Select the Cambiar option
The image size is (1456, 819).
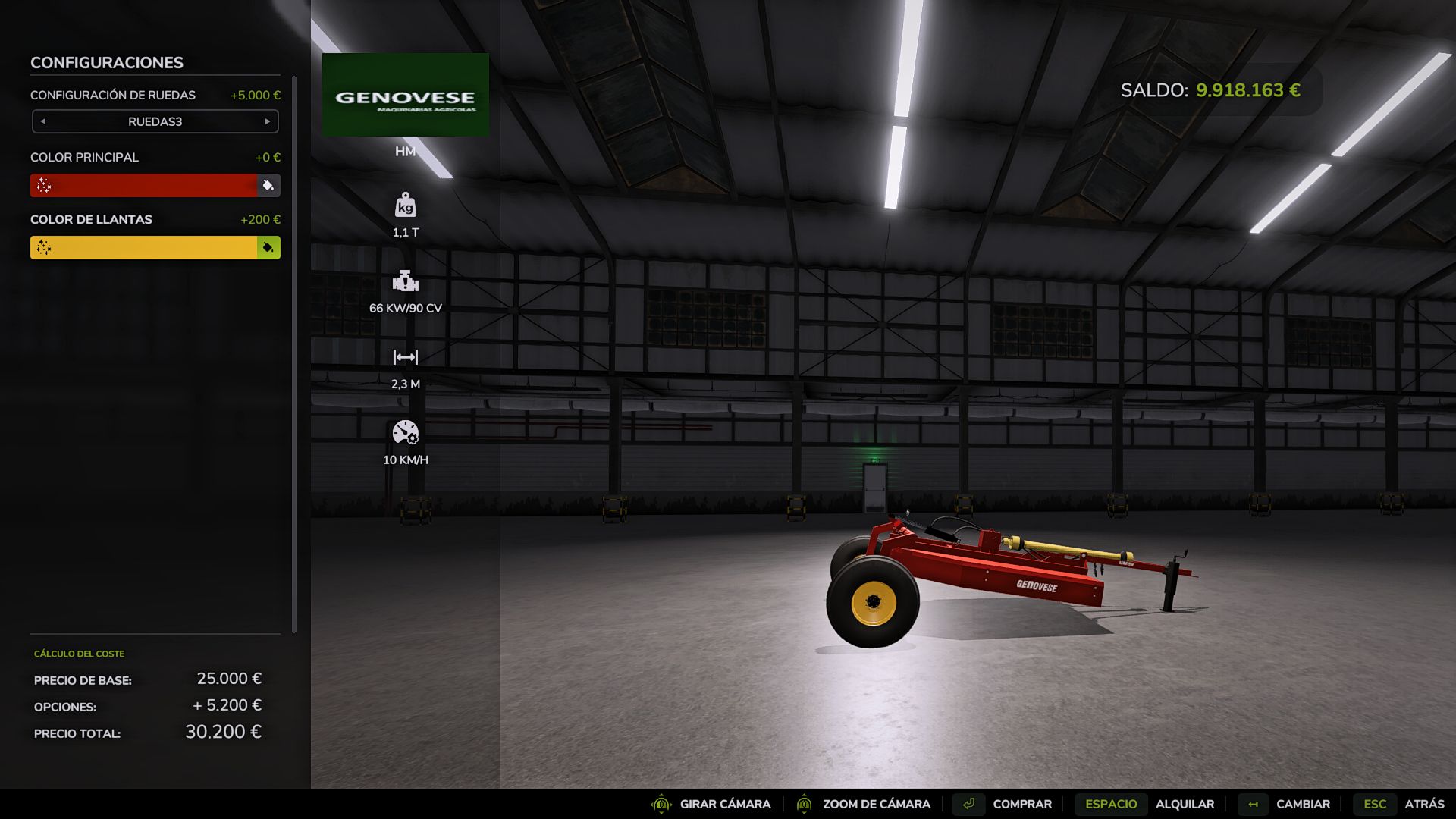pyautogui.click(x=1302, y=804)
